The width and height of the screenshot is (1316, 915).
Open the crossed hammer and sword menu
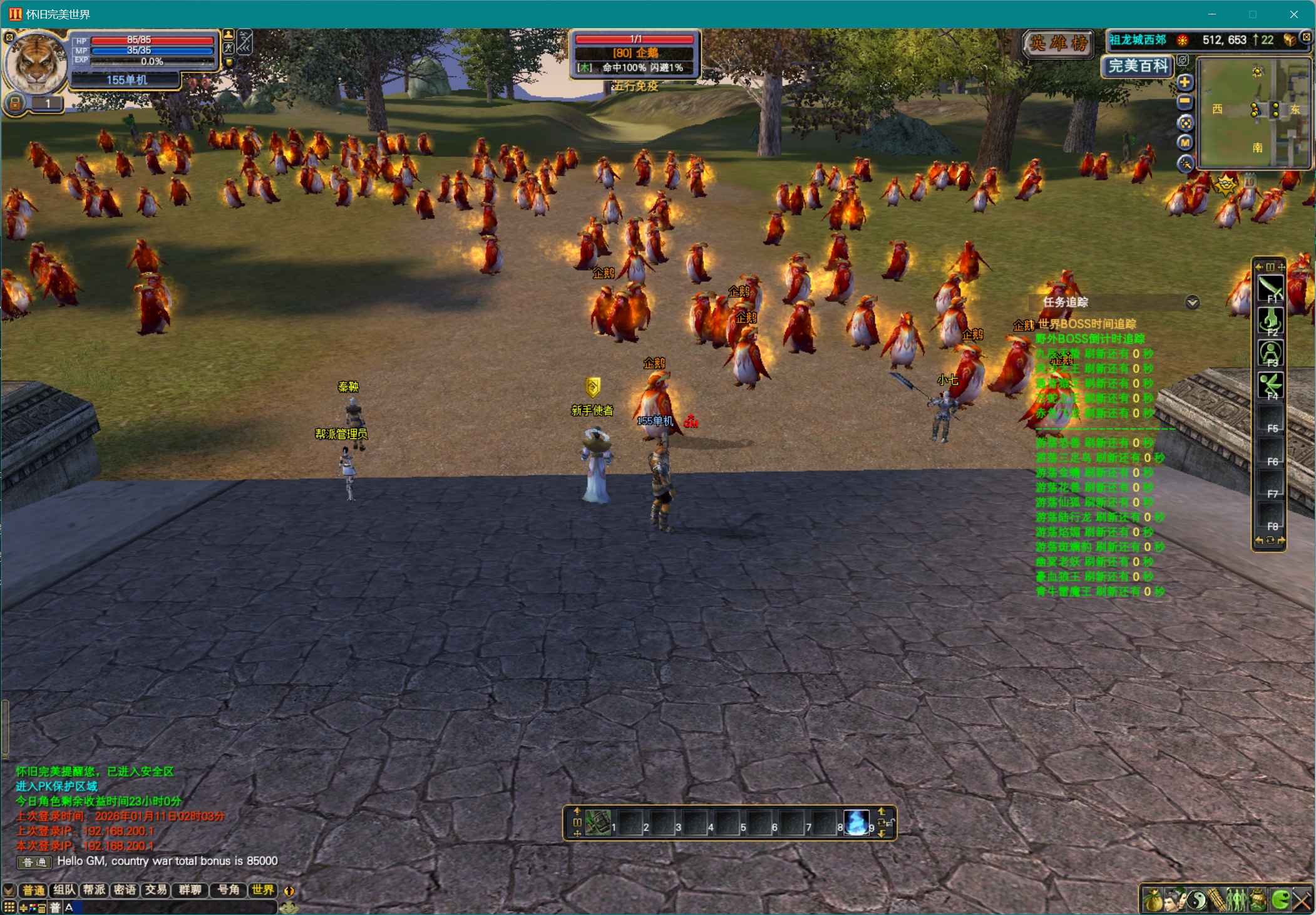(1302, 901)
